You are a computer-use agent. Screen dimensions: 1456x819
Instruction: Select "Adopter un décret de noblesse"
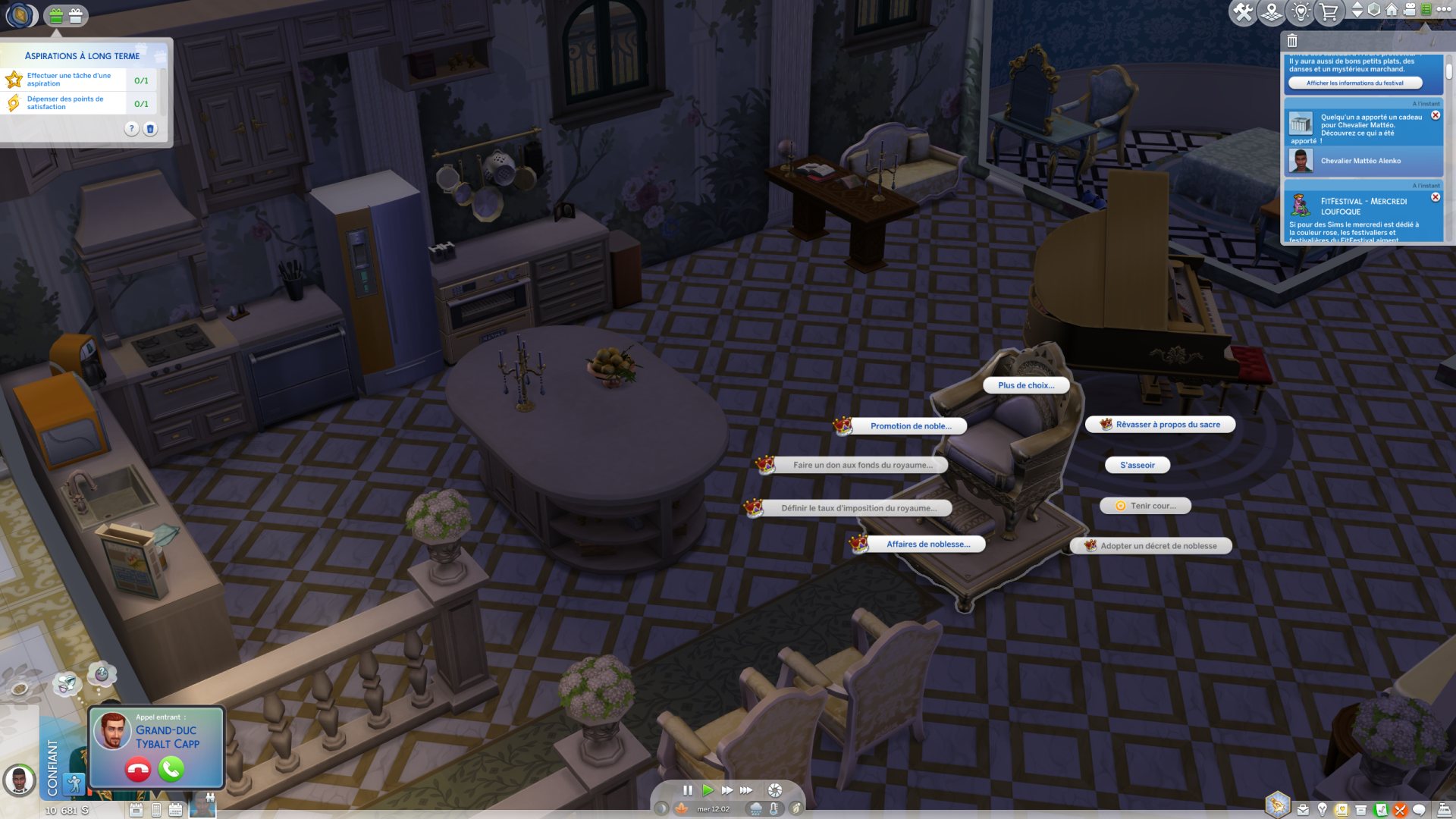coord(1157,546)
